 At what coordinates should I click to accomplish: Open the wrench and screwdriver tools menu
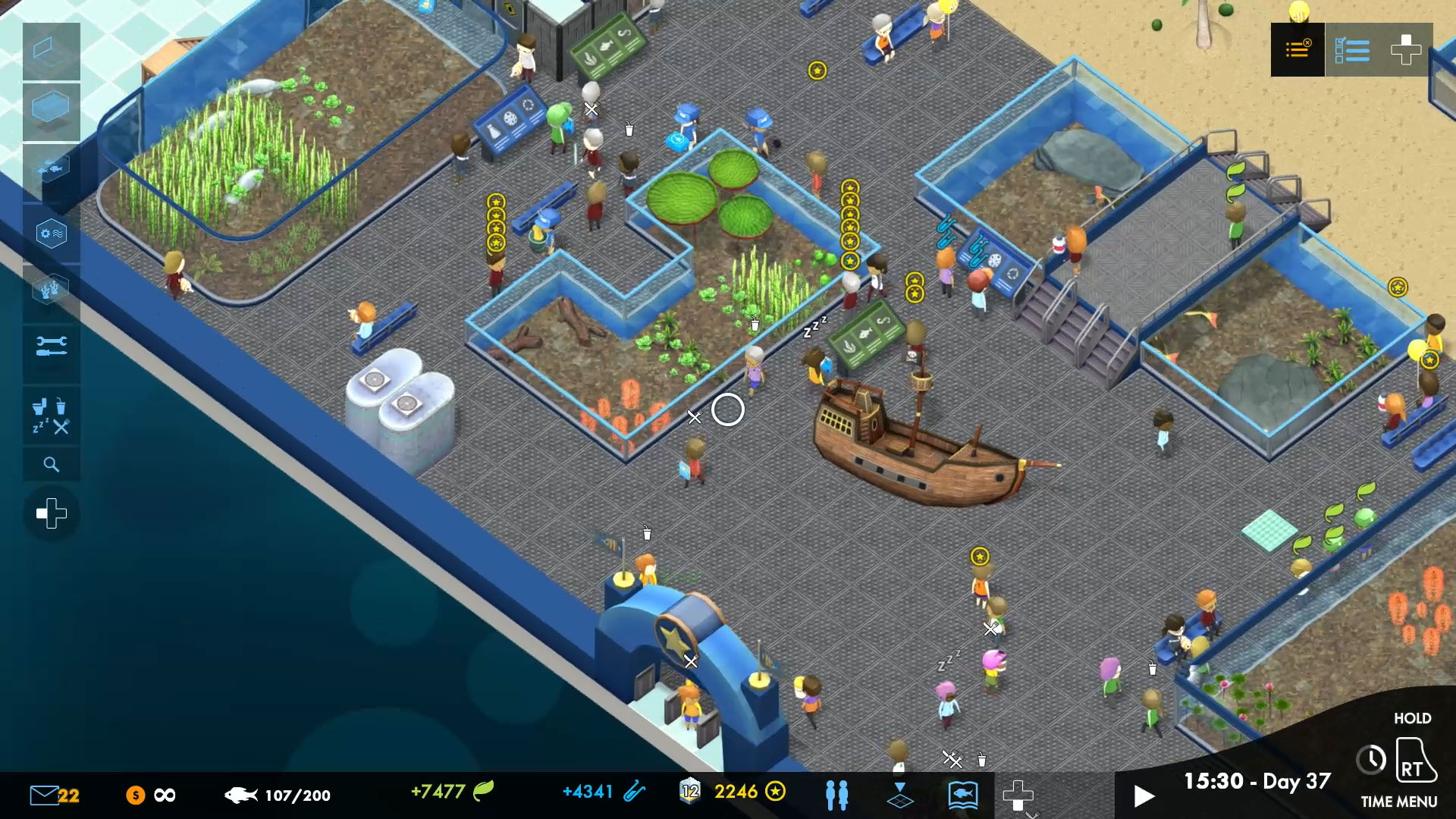pyautogui.click(x=52, y=347)
